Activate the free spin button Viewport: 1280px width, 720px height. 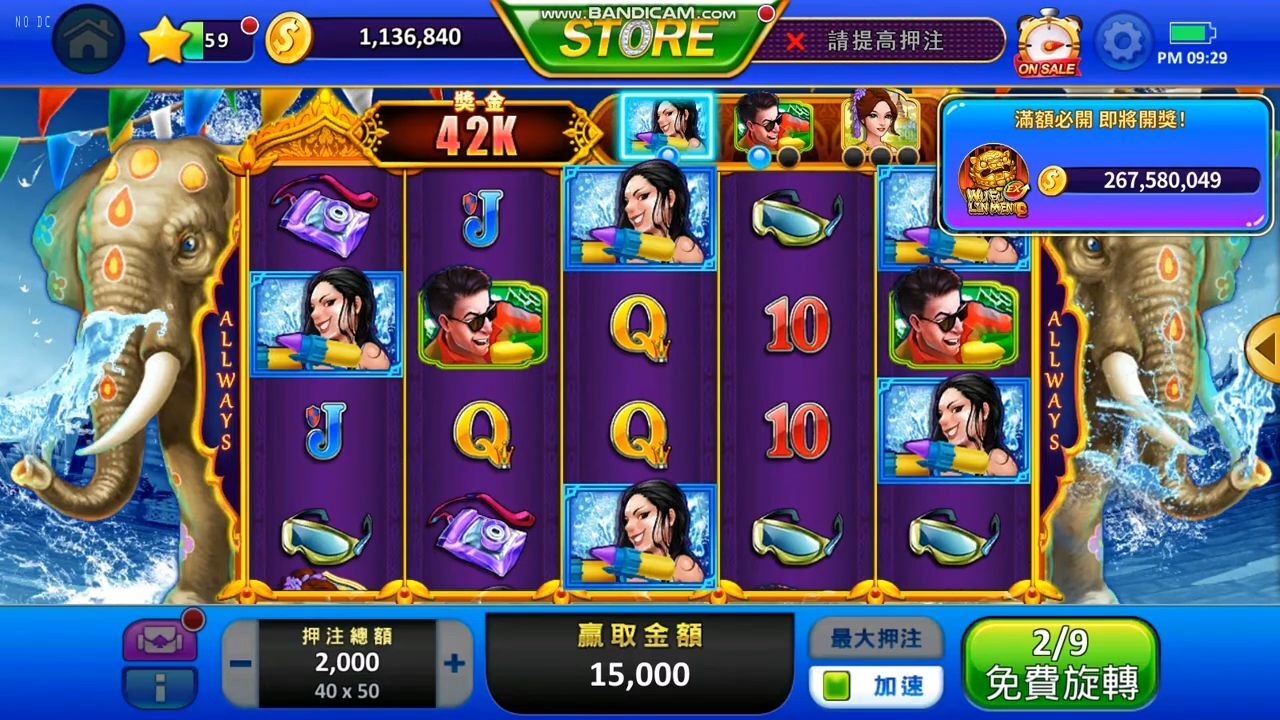1060,663
